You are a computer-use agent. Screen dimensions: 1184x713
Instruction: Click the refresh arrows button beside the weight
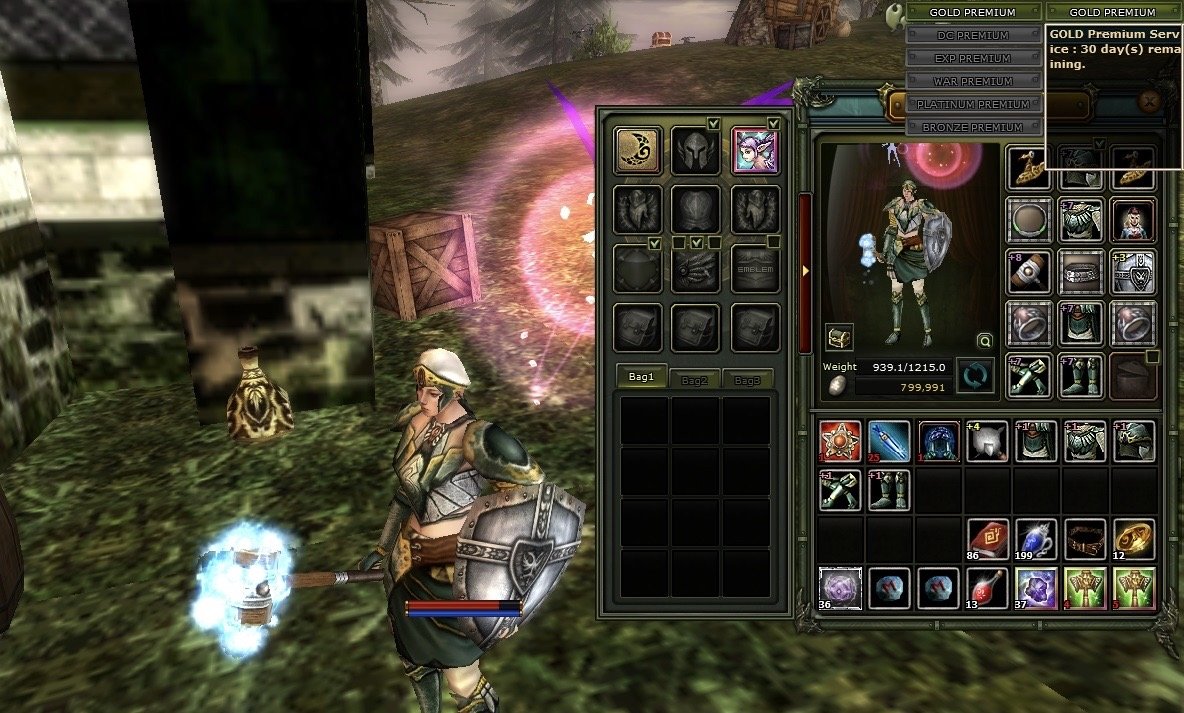click(x=974, y=377)
